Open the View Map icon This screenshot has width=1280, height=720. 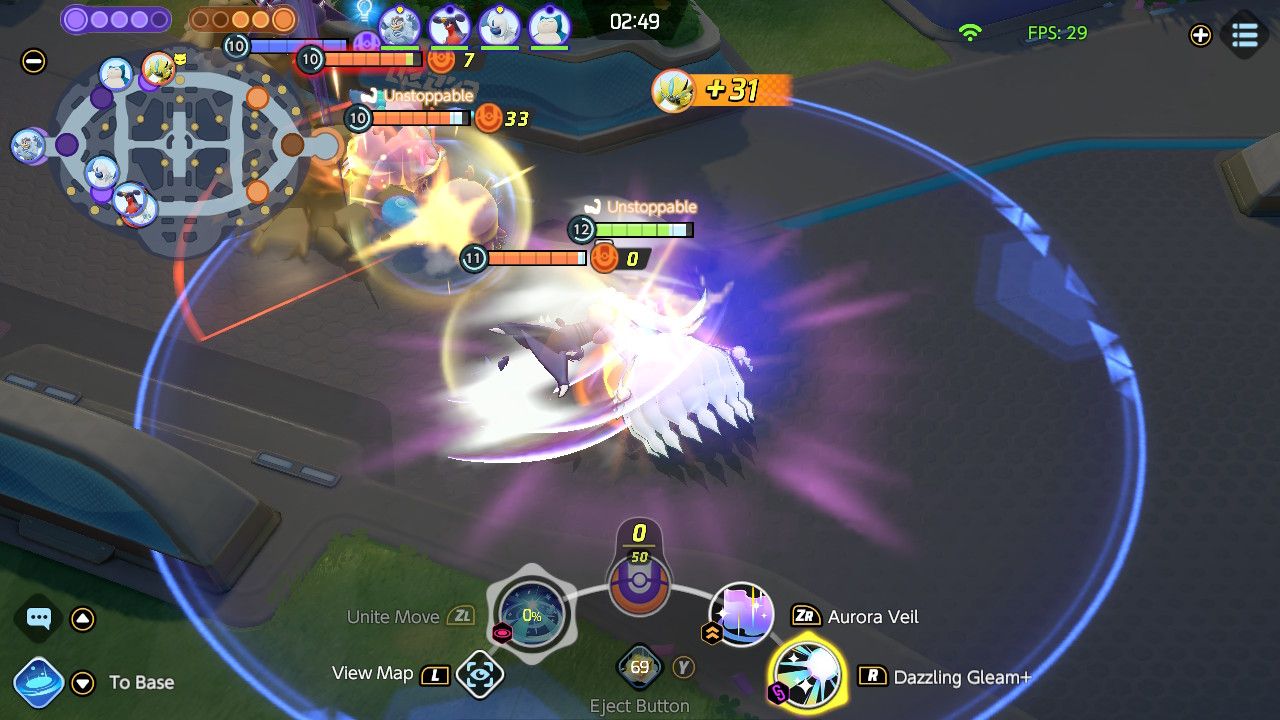point(479,675)
